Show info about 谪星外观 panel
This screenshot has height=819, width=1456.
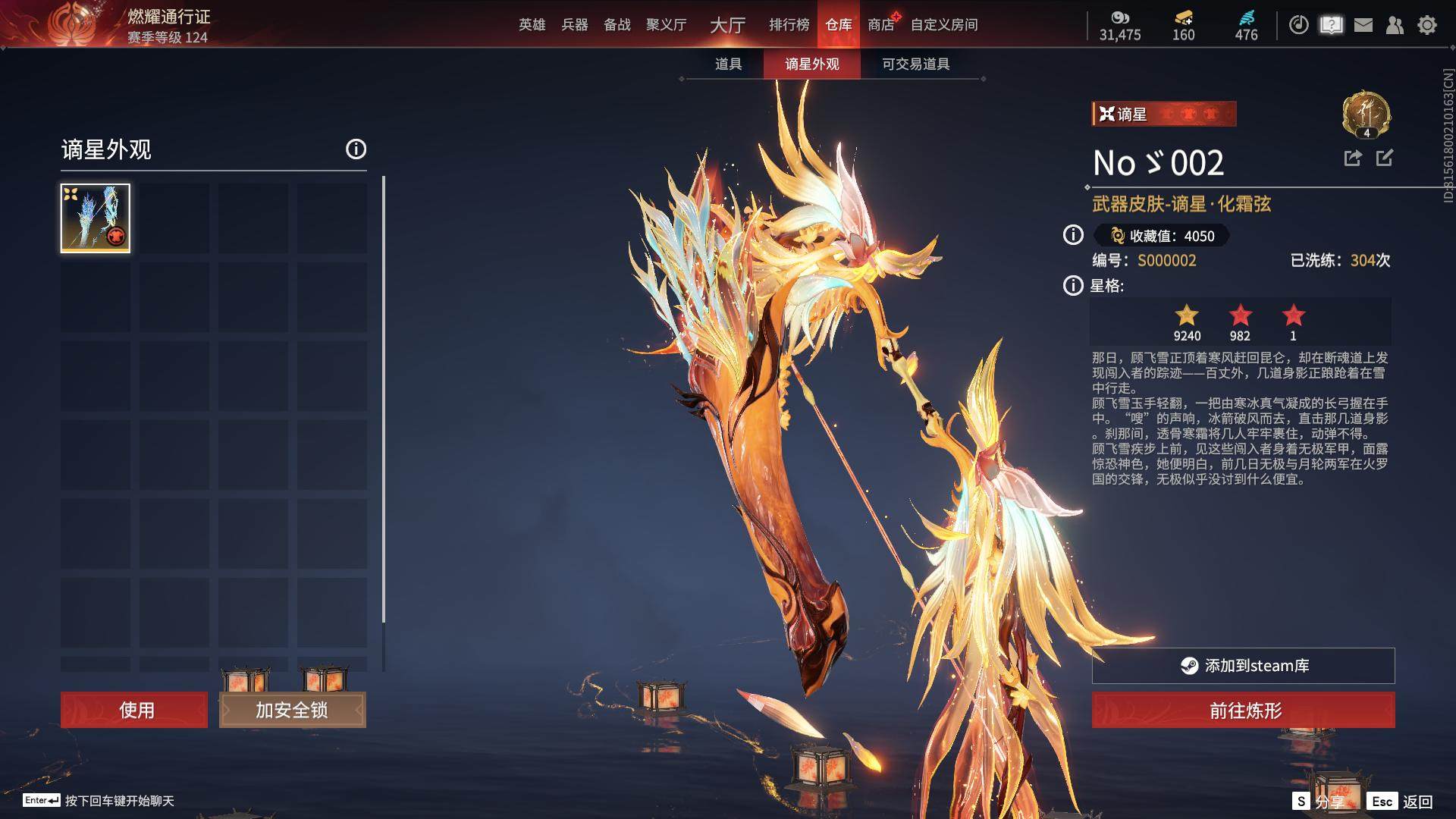(x=356, y=149)
